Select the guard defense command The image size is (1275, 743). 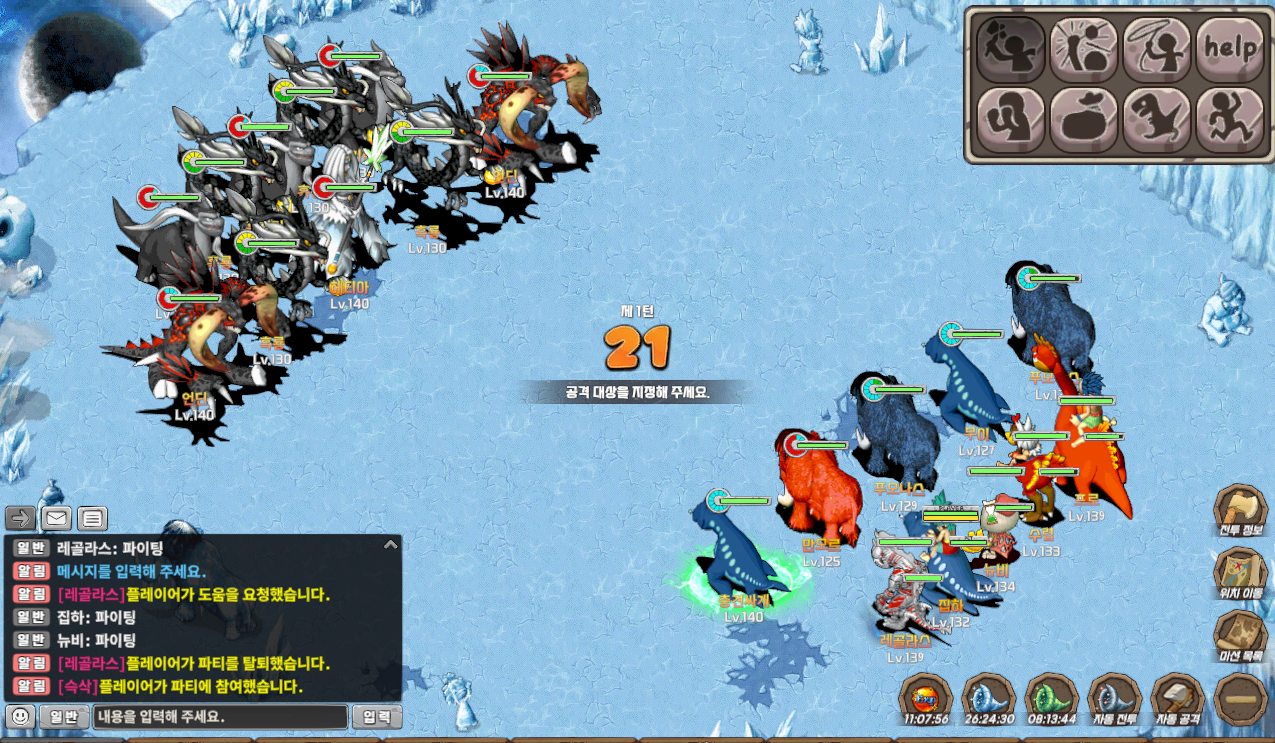1010,119
